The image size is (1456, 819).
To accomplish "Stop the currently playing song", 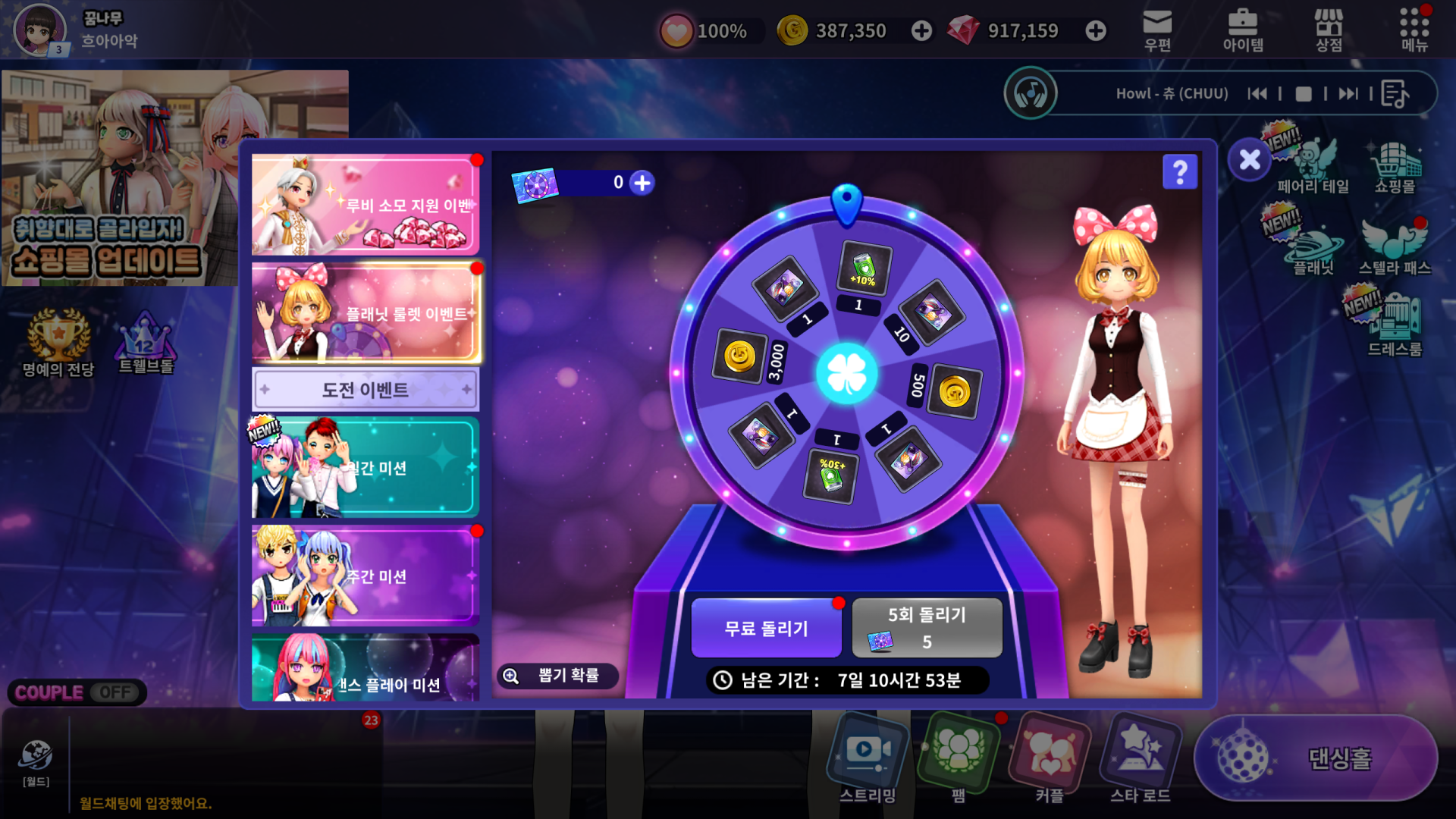I will [1304, 94].
